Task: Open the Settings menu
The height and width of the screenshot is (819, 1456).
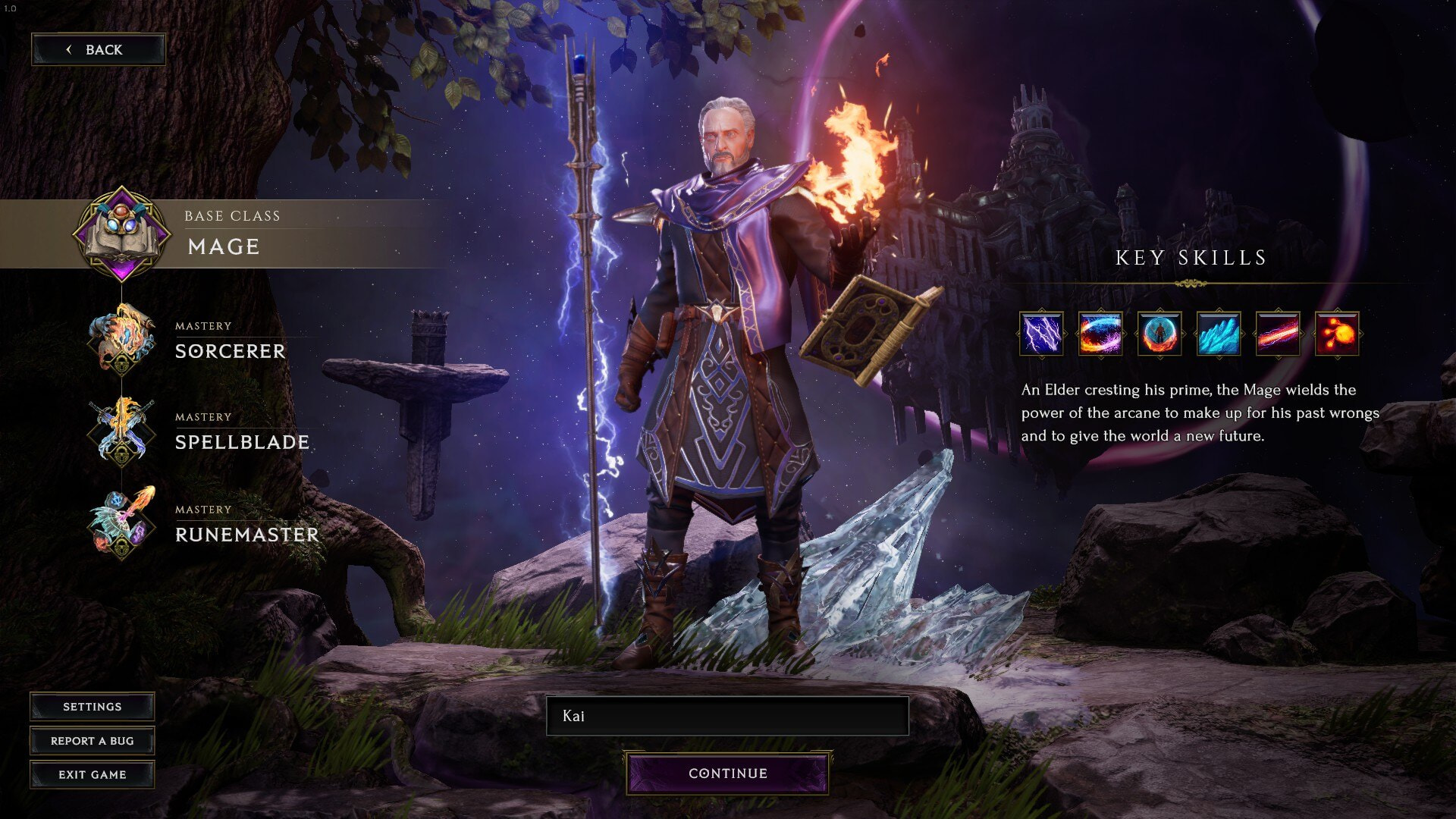Action: pos(92,707)
